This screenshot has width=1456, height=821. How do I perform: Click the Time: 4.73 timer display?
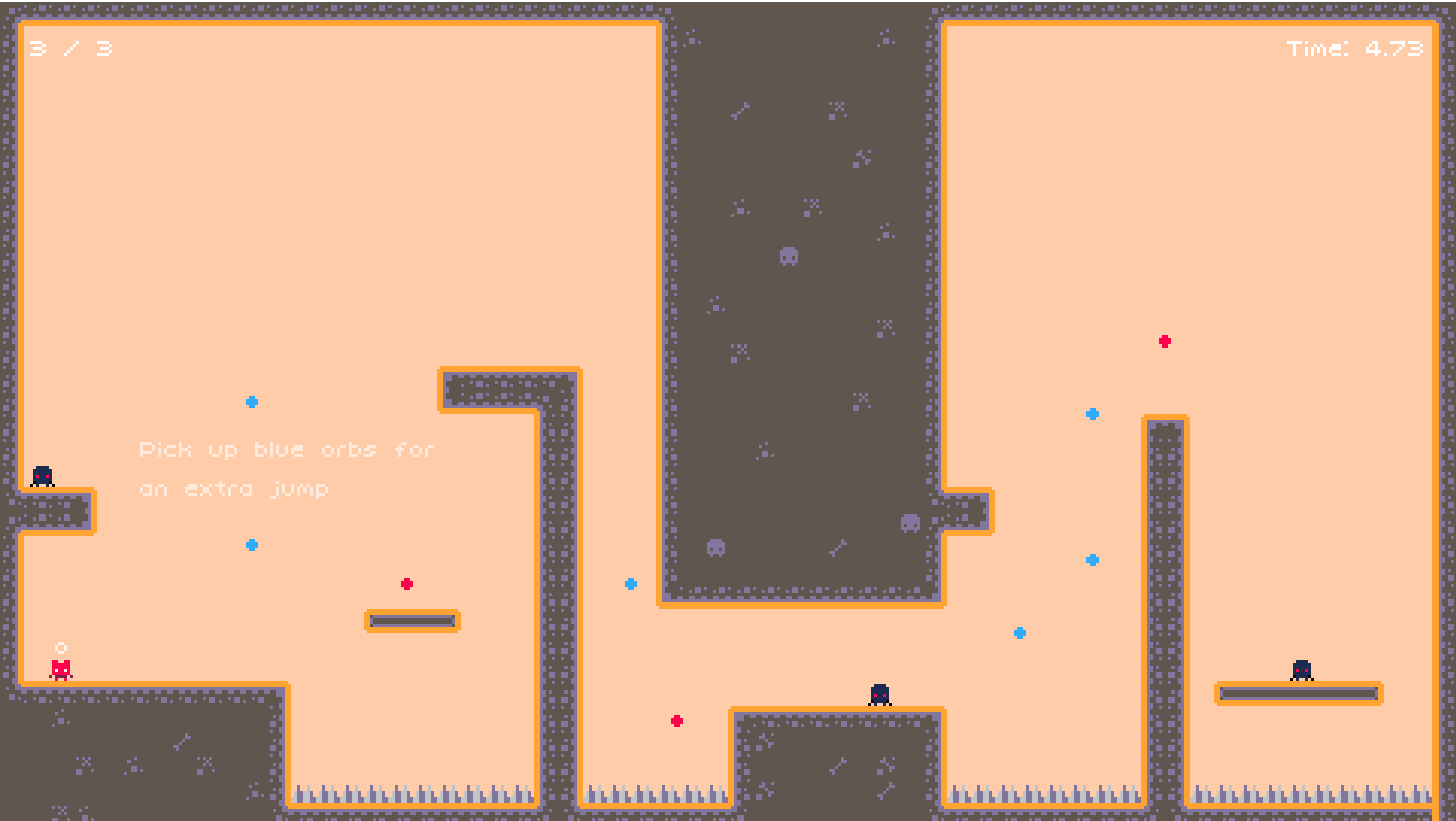(x=1357, y=49)
